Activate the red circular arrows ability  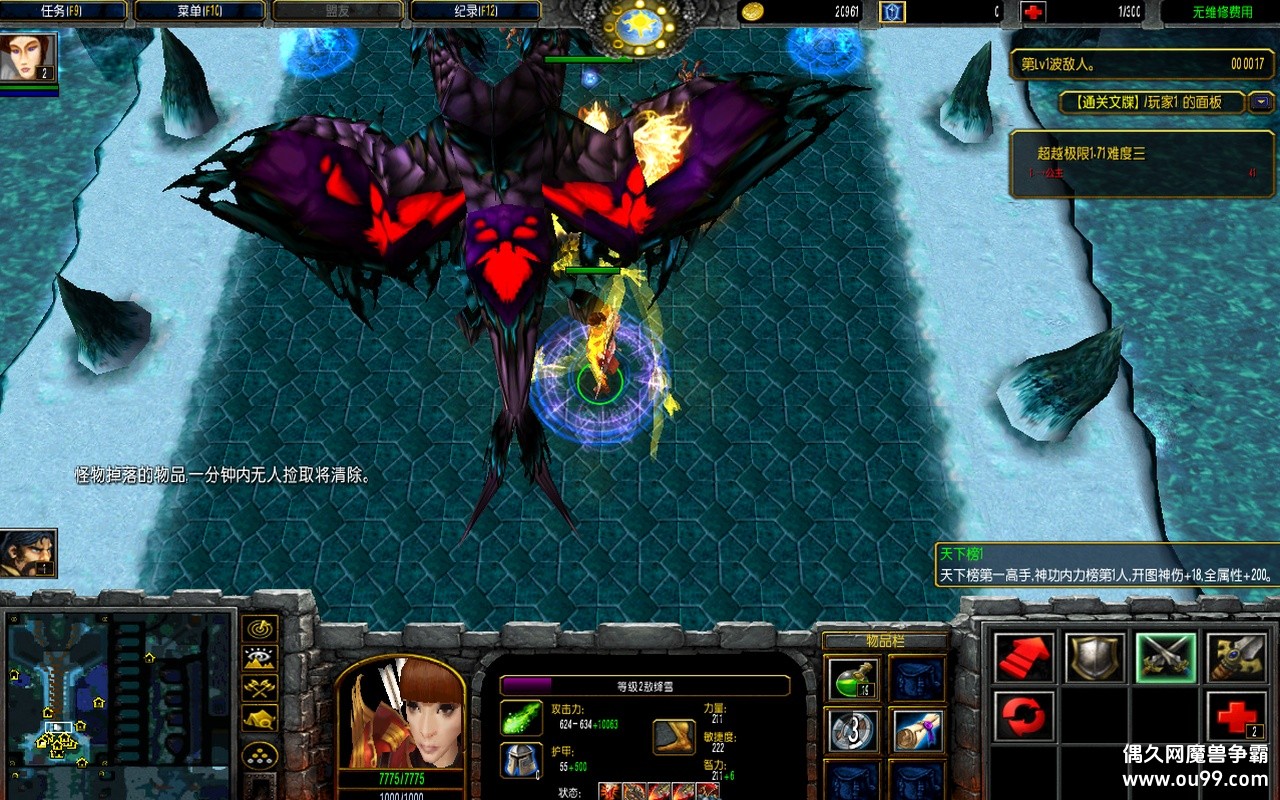(1024, 716)
